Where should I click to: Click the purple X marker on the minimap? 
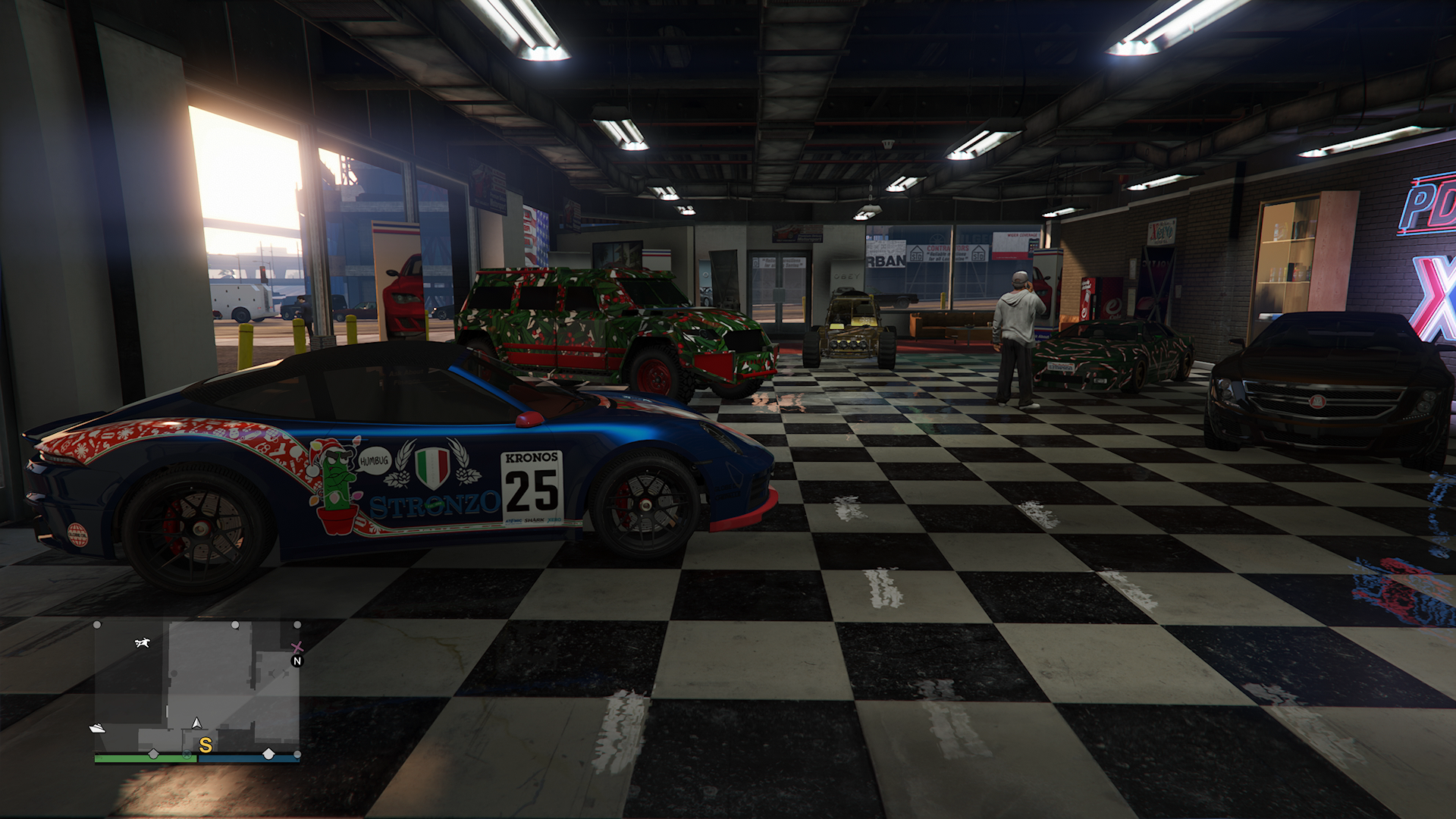pos(297,647)
